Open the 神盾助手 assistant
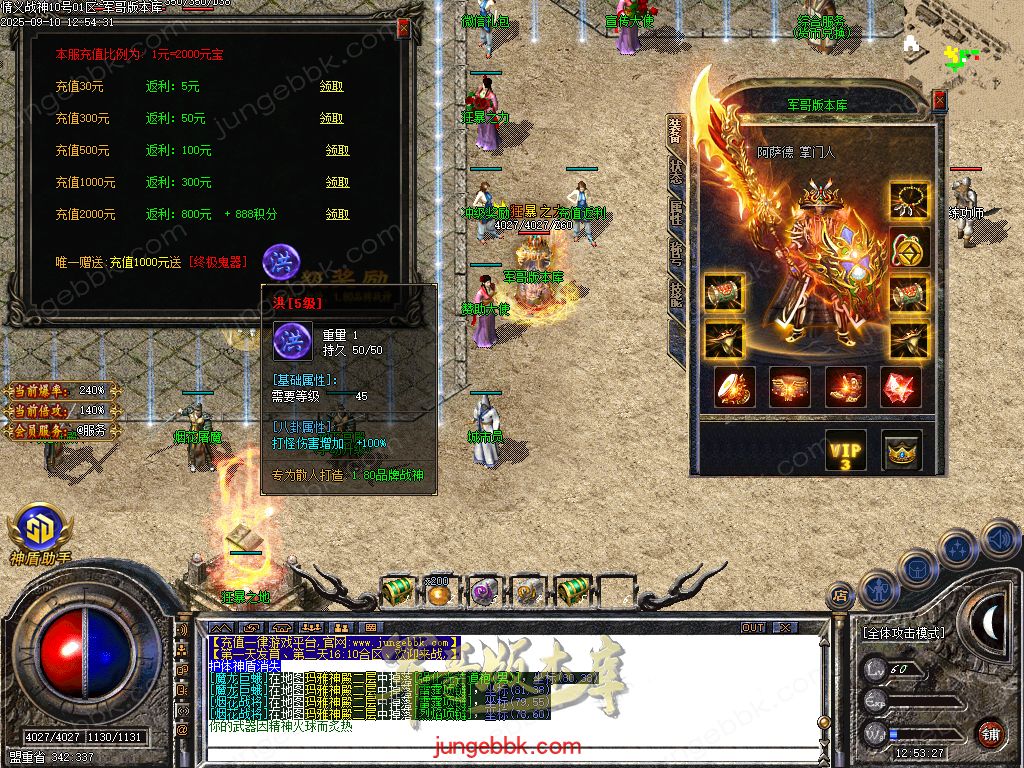1024x768 pixels. (38, 532)
